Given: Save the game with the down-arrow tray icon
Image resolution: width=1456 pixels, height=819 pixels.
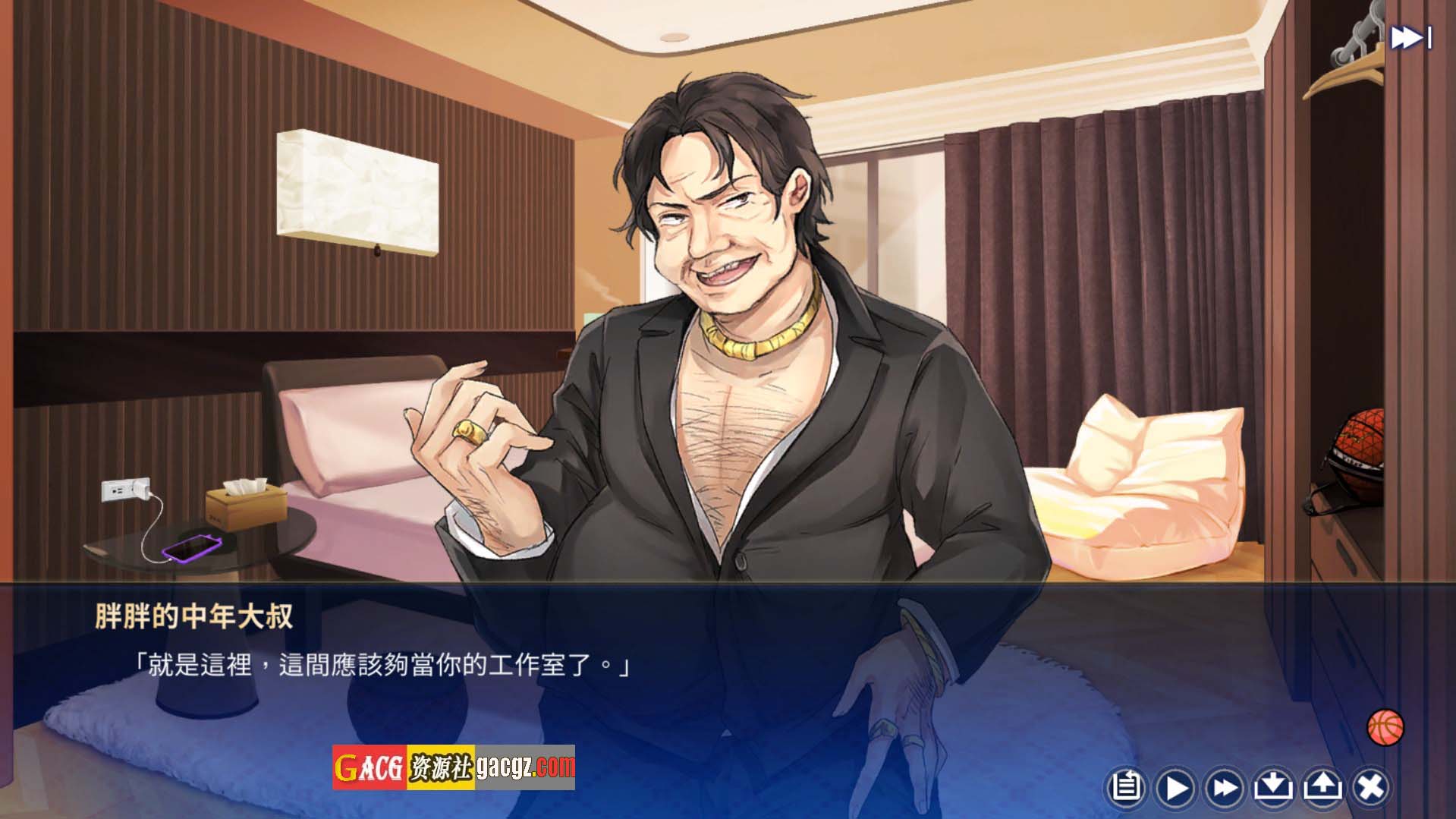Looking at the screenshot, I should [x=1273, y=787].
